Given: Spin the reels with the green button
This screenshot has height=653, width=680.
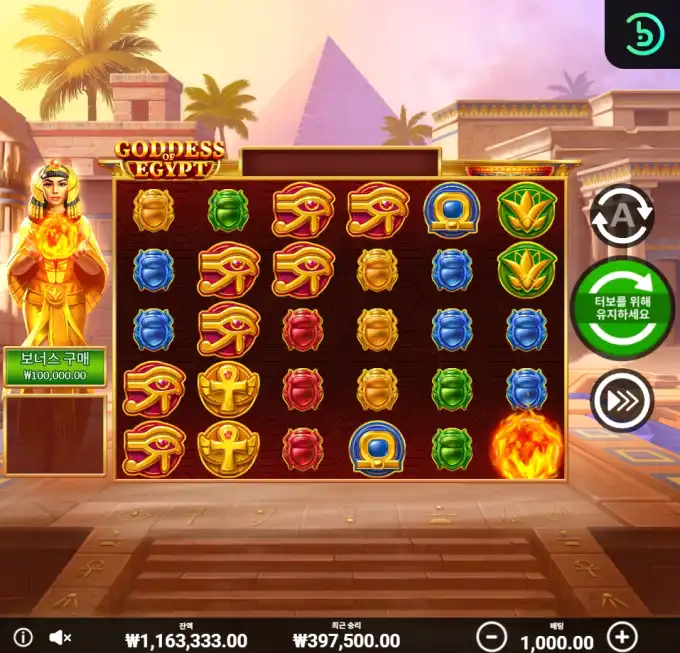Looking at the screenshot, I should tap(621, 308).
